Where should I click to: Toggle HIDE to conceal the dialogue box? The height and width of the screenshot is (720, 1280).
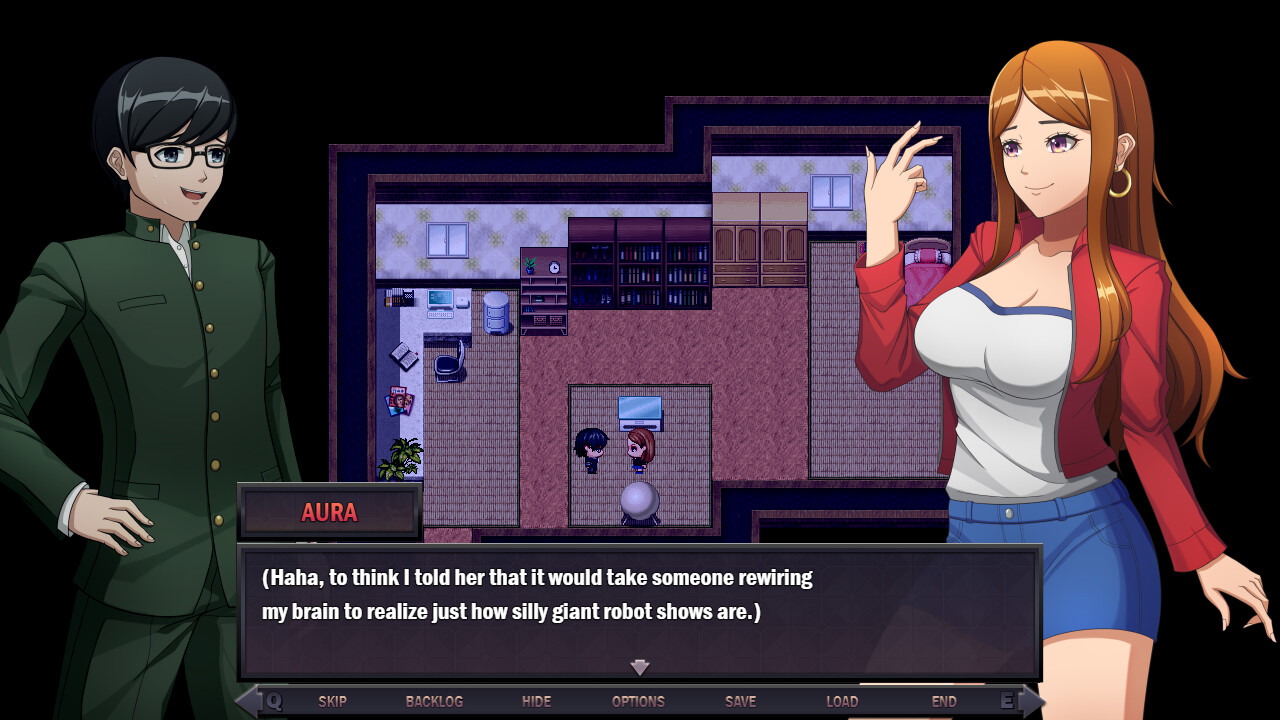(x=537, y=701)
